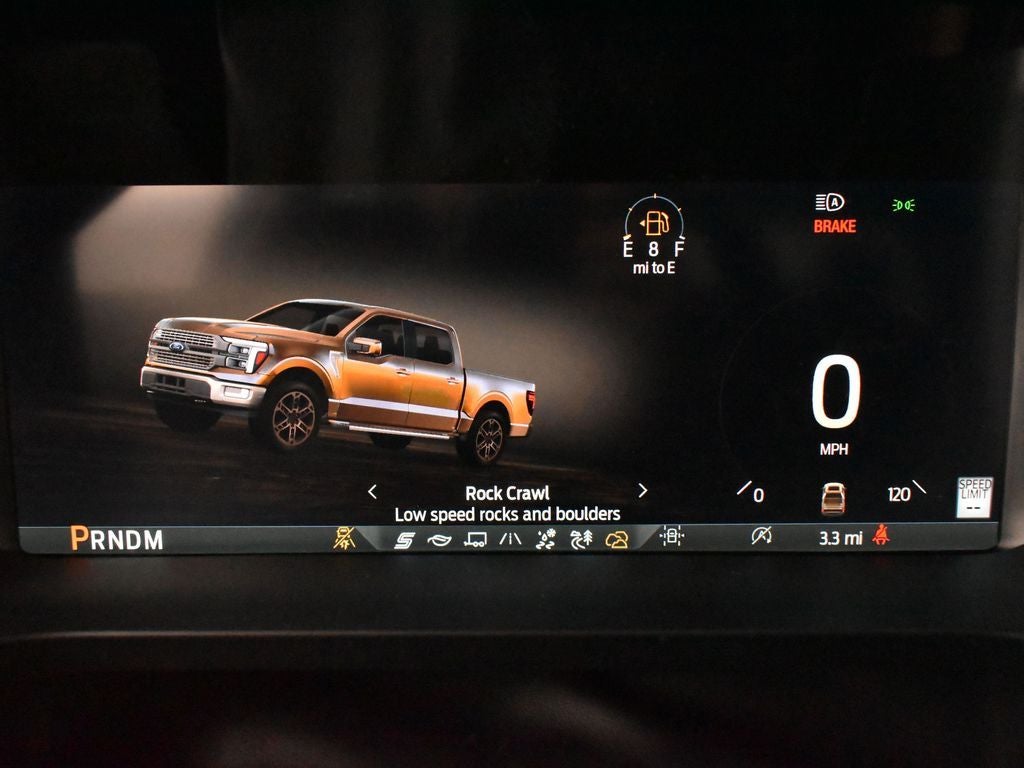Click the traction control off indicator
The width and height of the screenshot is (1024, 768).
pos(344,538)
